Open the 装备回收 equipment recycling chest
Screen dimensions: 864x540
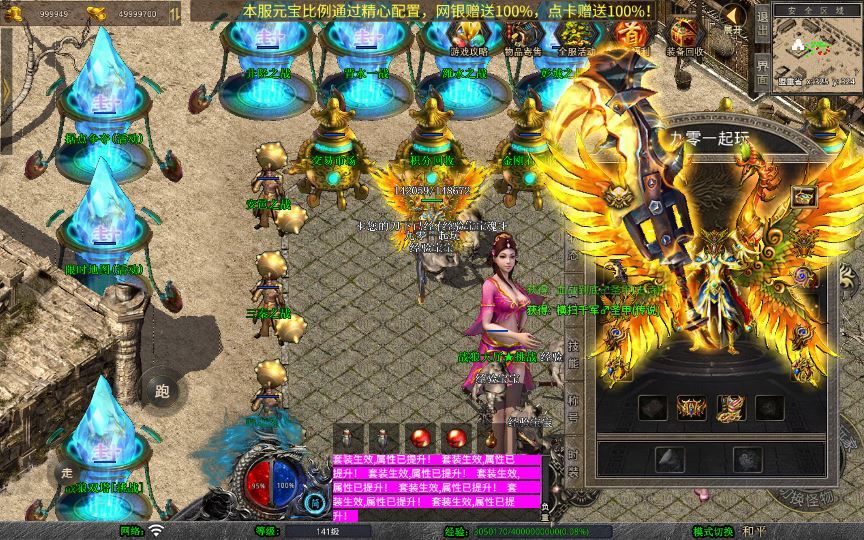(x=685, y=37)
